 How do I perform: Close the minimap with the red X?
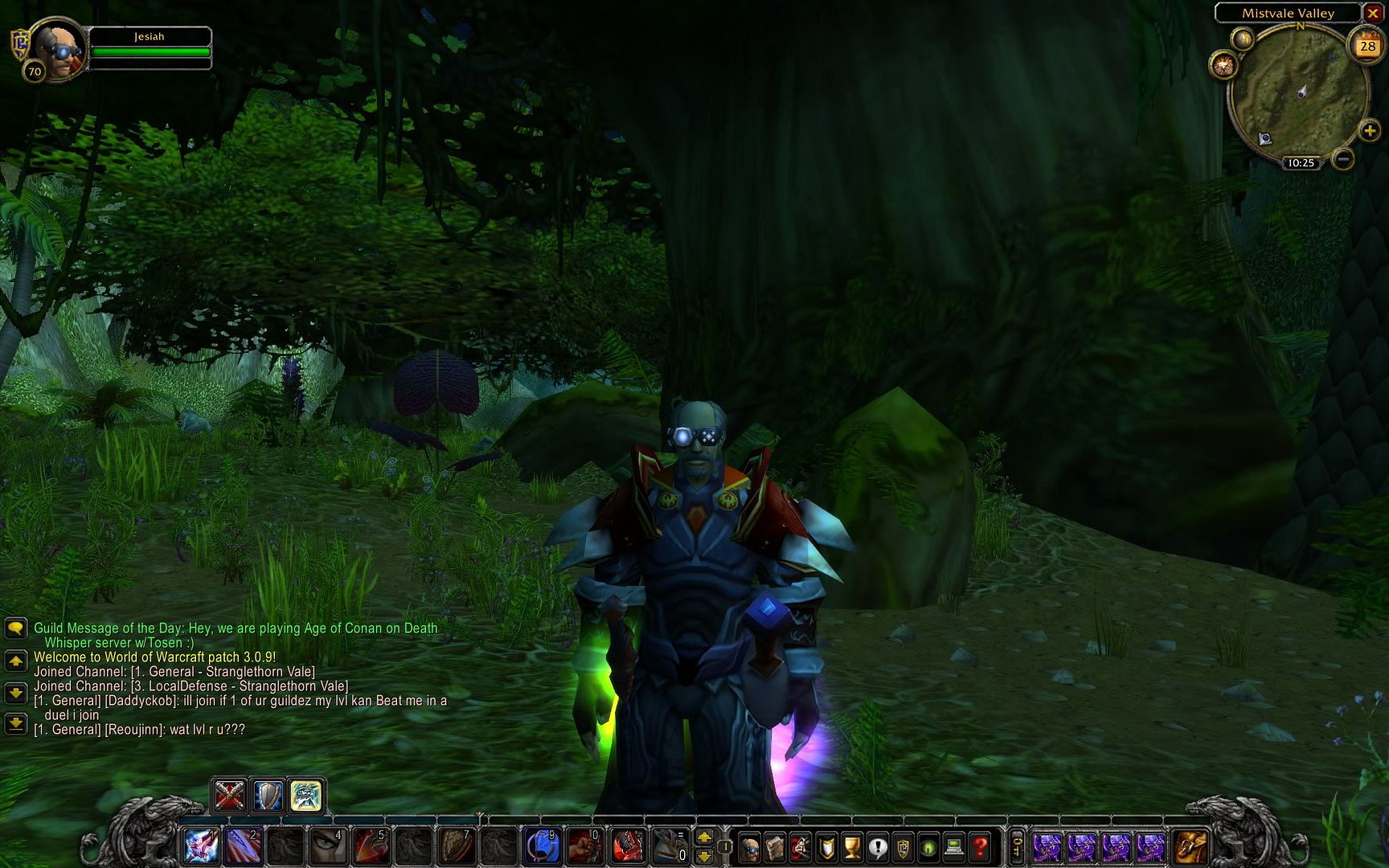pos(1373,14)
